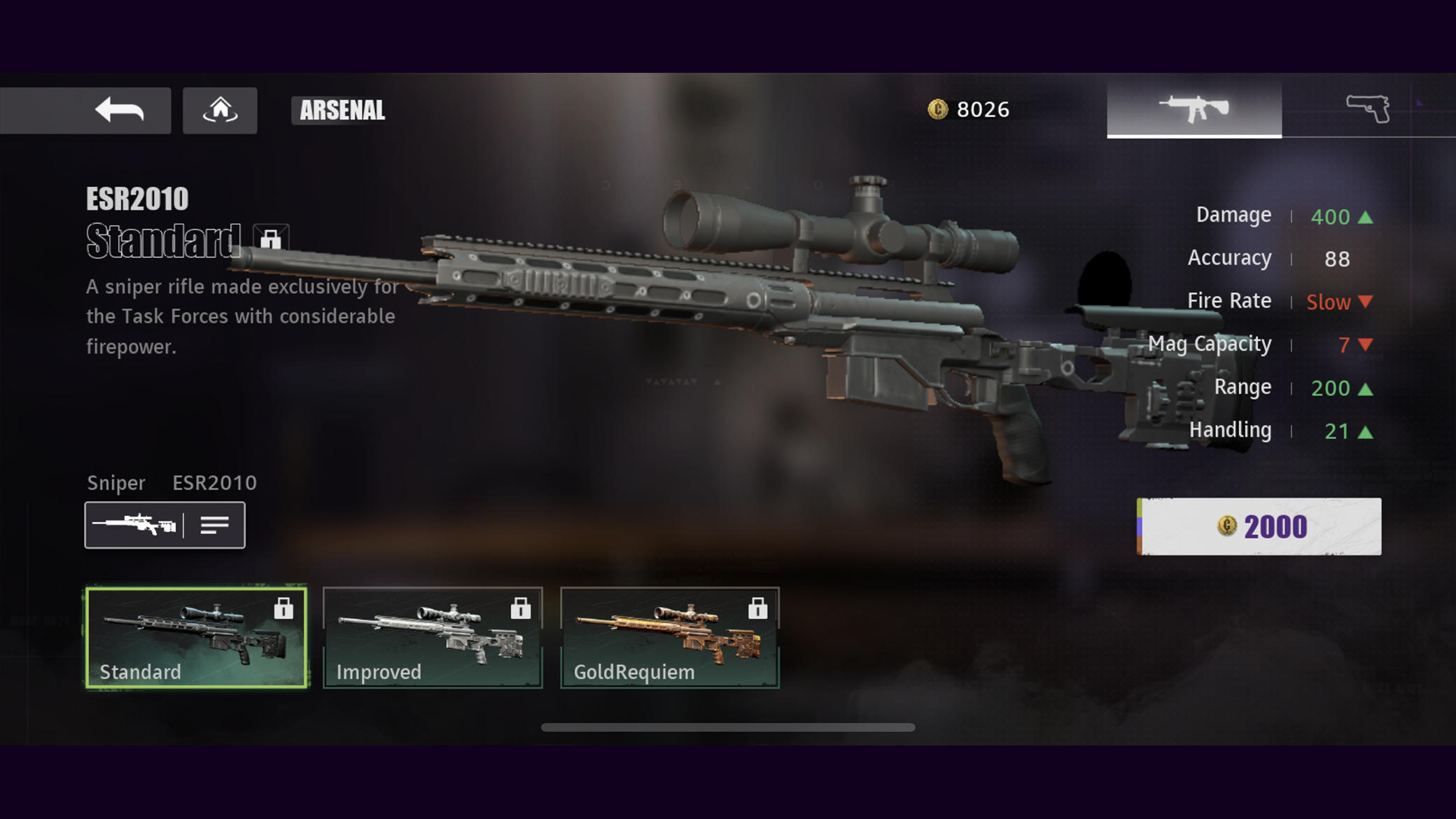Open the weapon list icon beside the sniper
This screenshot has width=1456, height=819.
pyautogui.click(x=216, y=524)
